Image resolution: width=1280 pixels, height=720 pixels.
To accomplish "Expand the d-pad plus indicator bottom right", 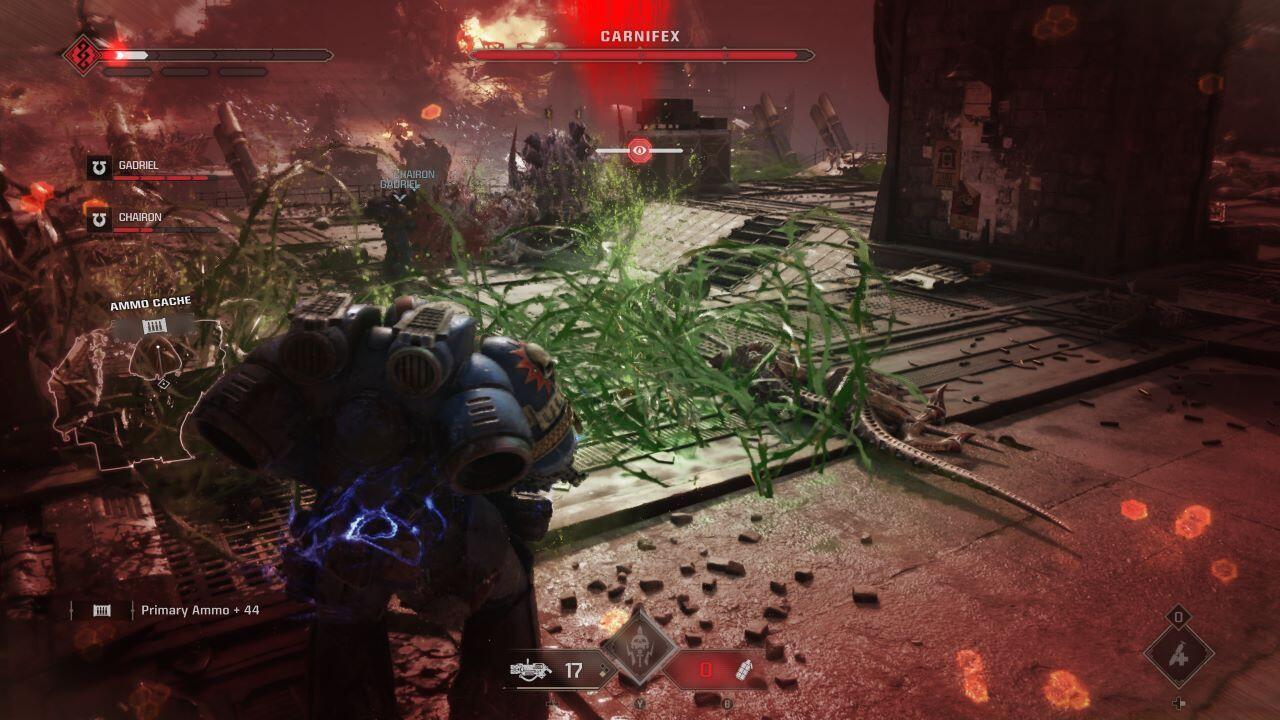I will click(x=1178, y=702).
